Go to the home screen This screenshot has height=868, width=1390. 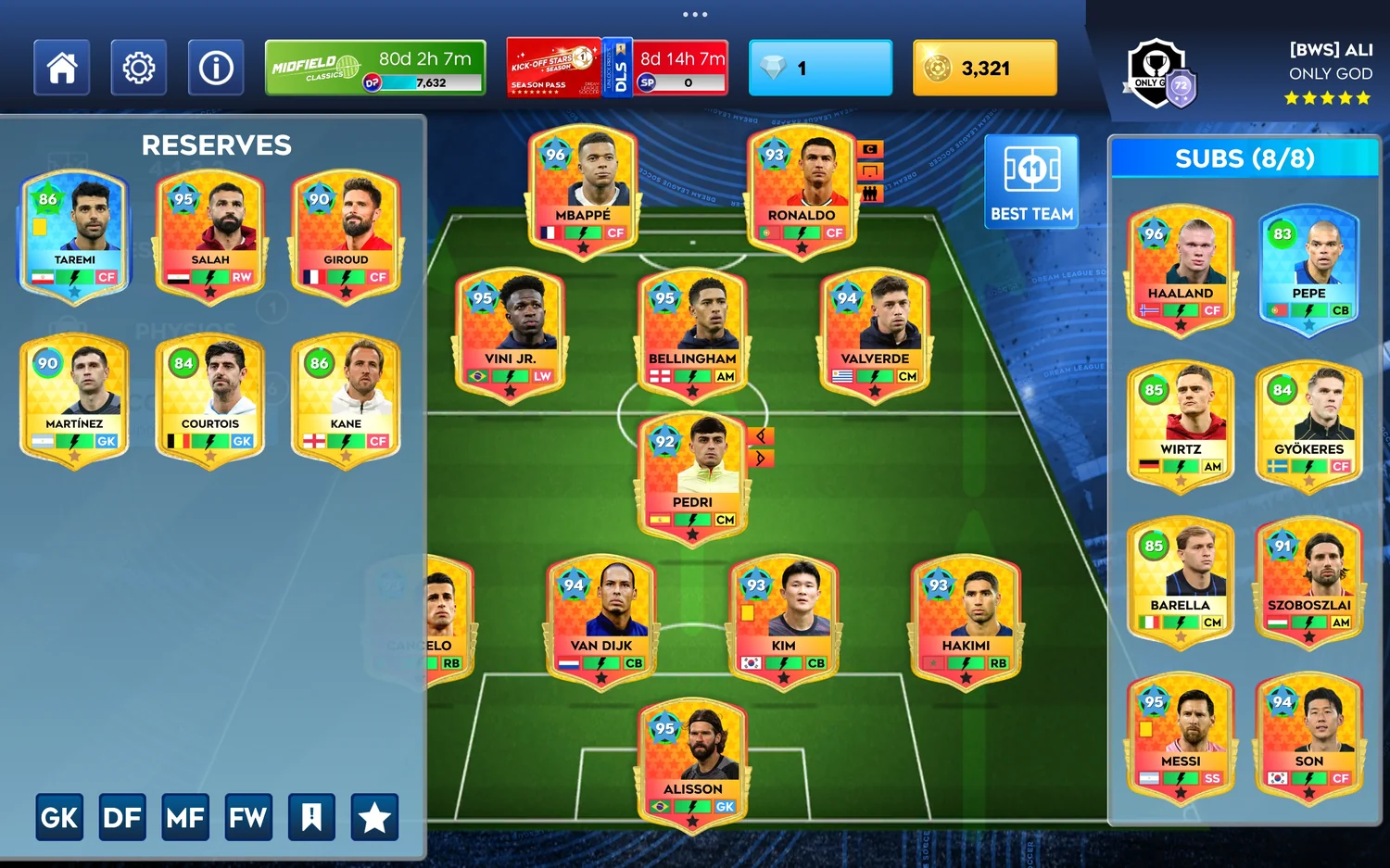click(62, 68)
